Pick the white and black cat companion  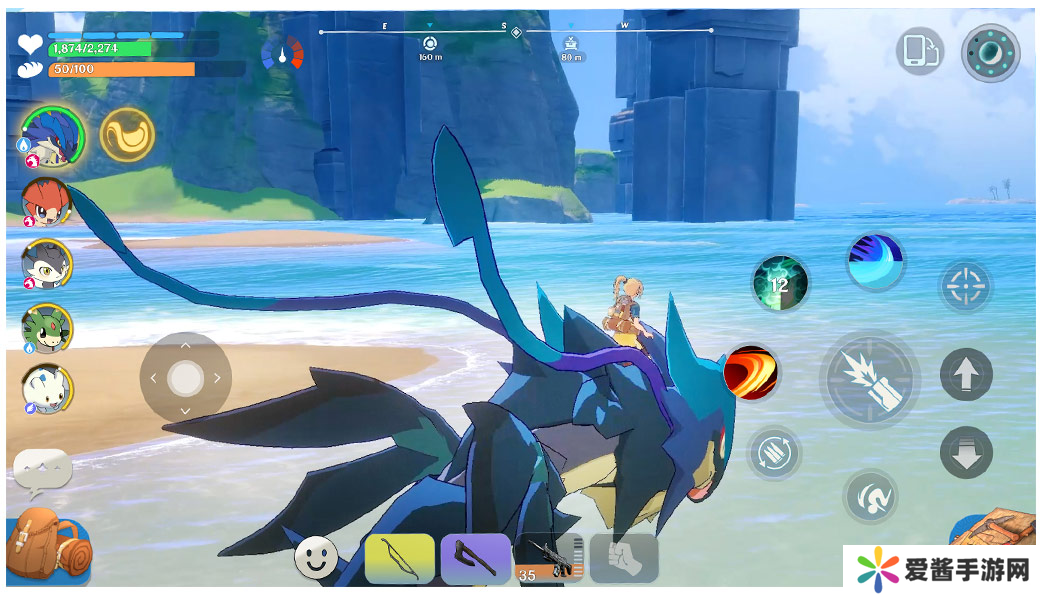[x=46, y=264]
